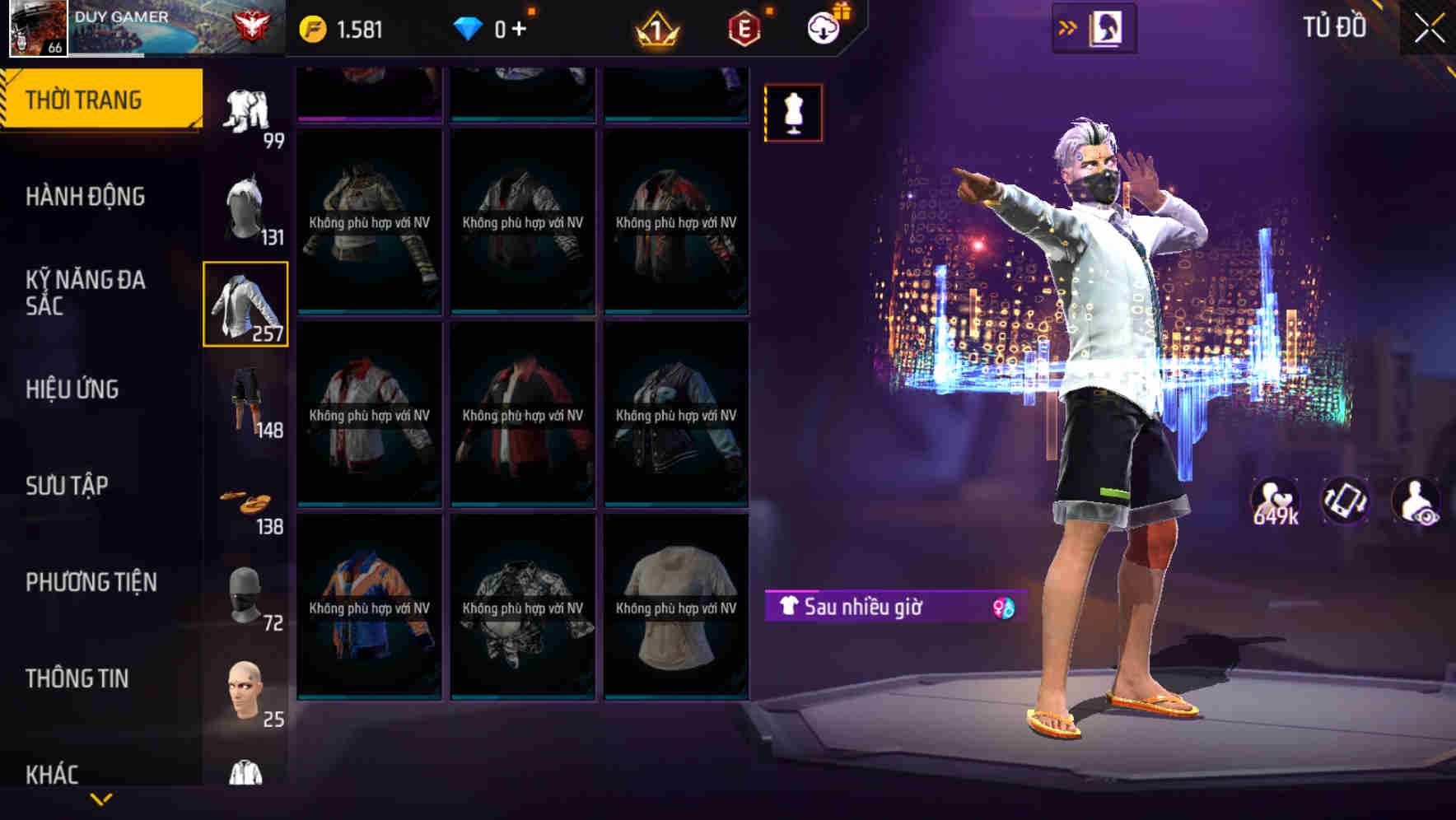Expand more categories with the bottom chevron
Screen dimensions: 1456x820
click(x=100, y=799)
